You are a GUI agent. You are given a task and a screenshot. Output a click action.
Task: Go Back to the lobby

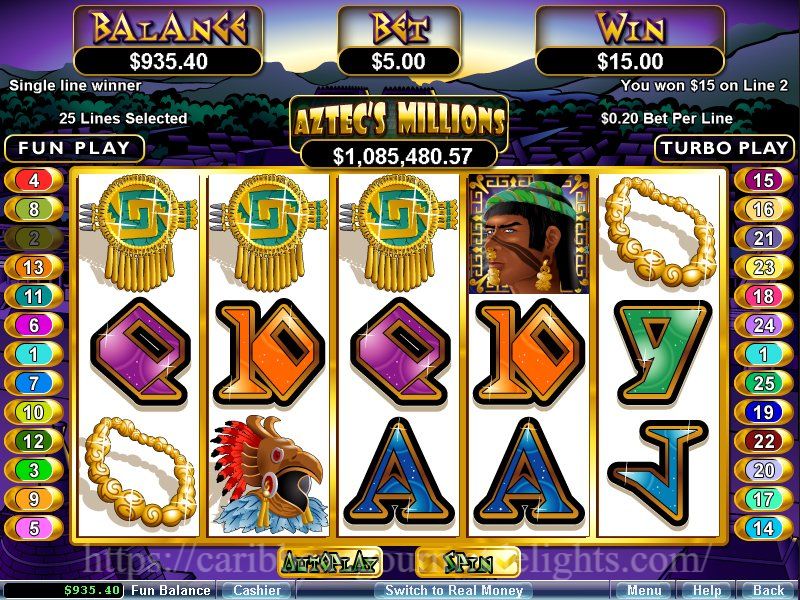[x=768, y=591]
